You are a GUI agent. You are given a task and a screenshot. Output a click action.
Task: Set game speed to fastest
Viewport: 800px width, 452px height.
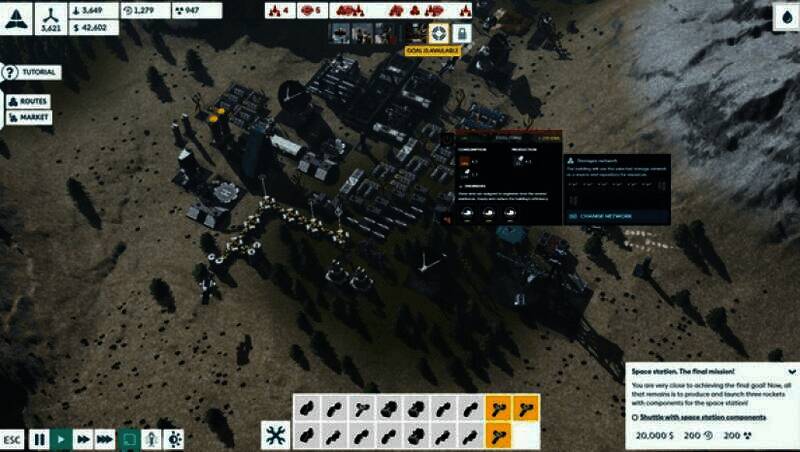pos(105,439)
